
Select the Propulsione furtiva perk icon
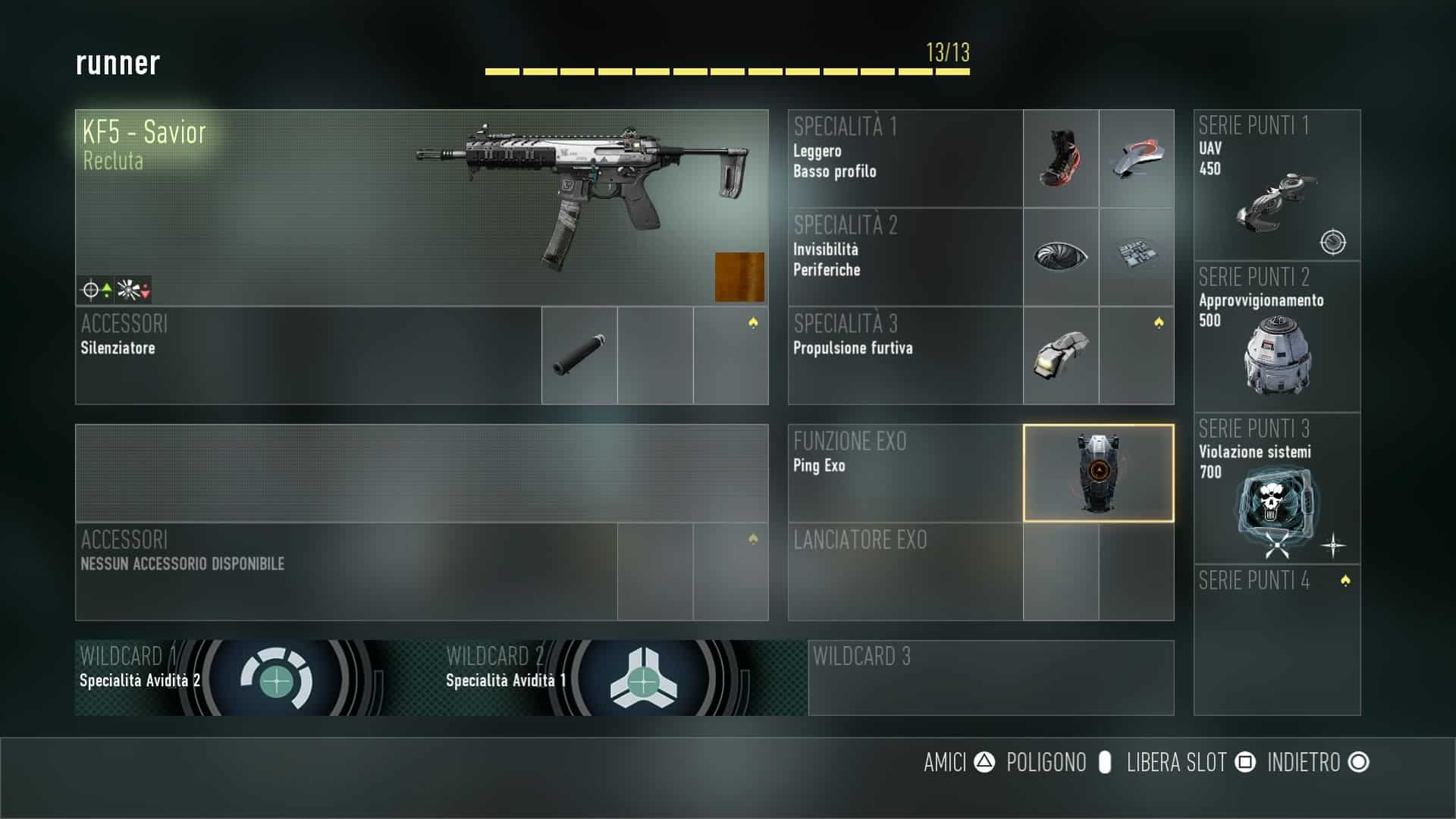pos(1060,355)
